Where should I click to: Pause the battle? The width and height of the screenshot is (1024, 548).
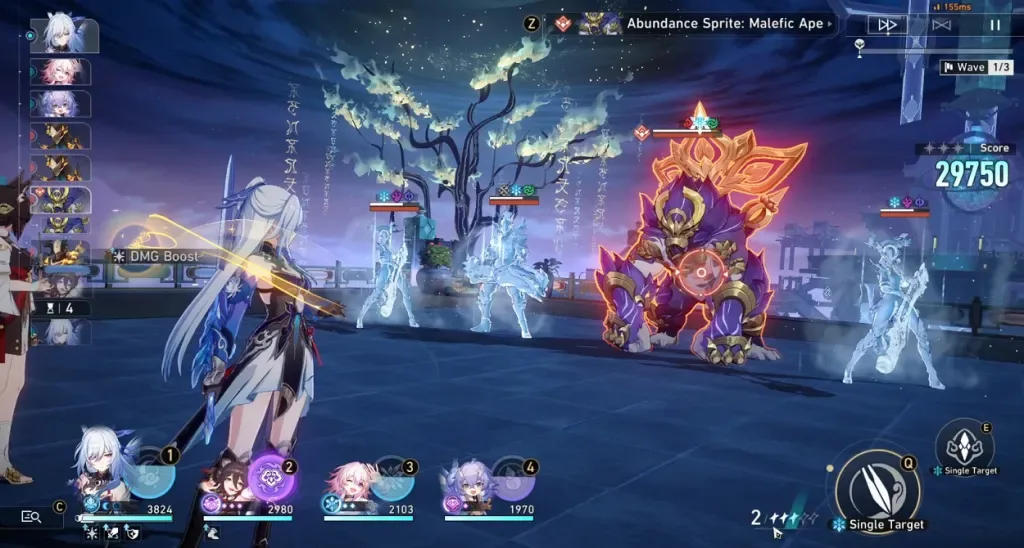[x=995, y=25]
